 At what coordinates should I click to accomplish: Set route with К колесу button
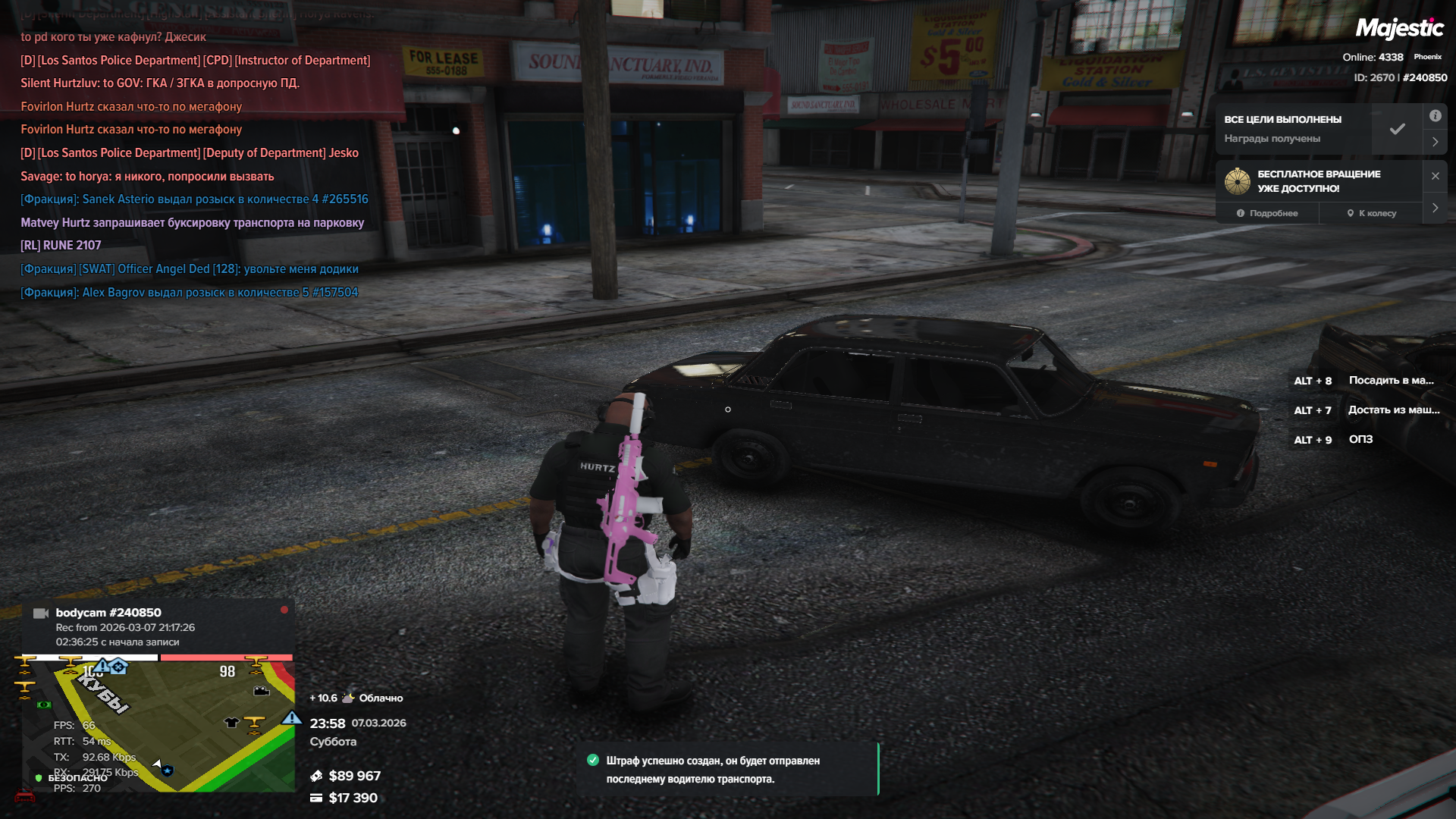[1371, 213]
